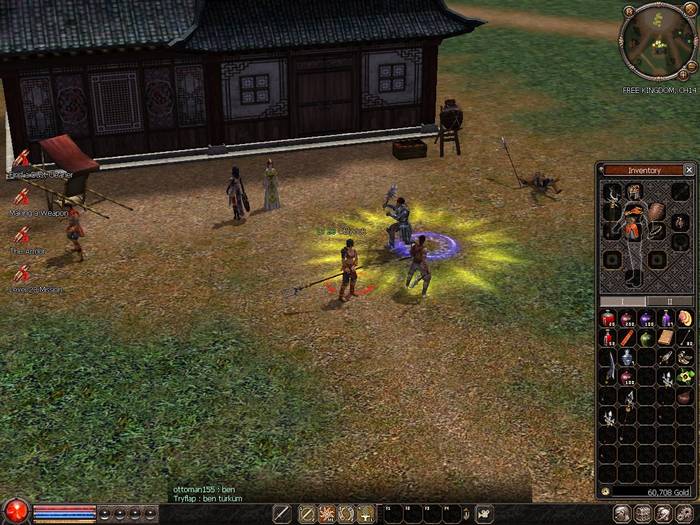Close the Inventory window
This screenshot has width=700, height=525.
(x=689, y=170)
